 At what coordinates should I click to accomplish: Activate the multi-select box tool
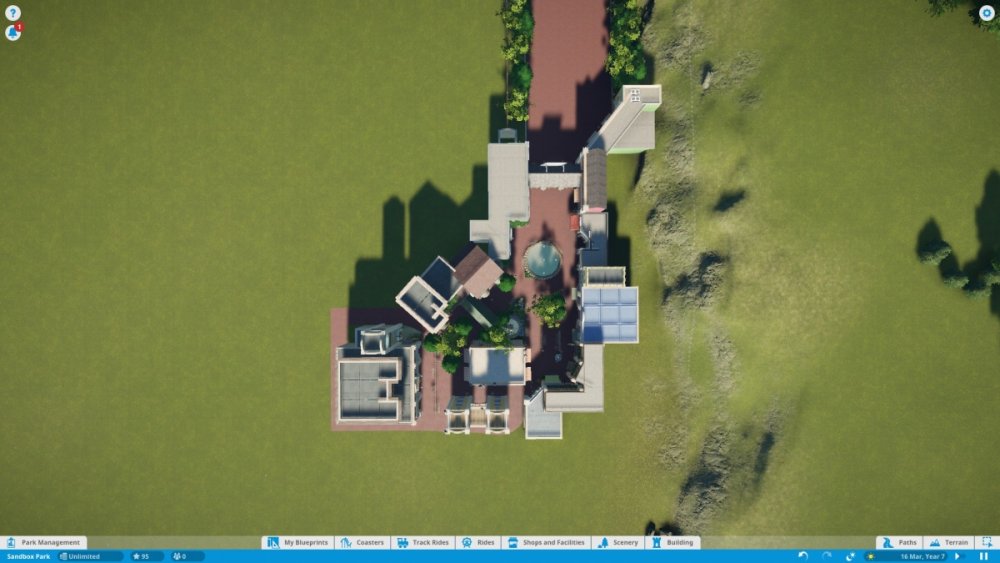[986, 542]
